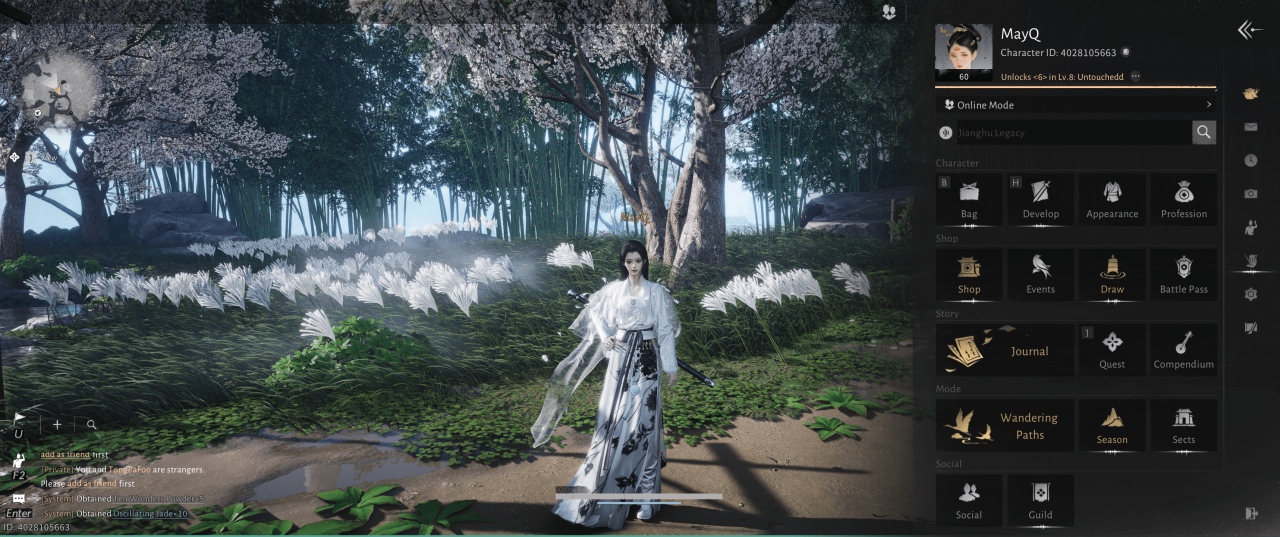This screenshot has height=537, width=1280.
Task: Select Wandering Paths mode
Action: (1004, 425)
